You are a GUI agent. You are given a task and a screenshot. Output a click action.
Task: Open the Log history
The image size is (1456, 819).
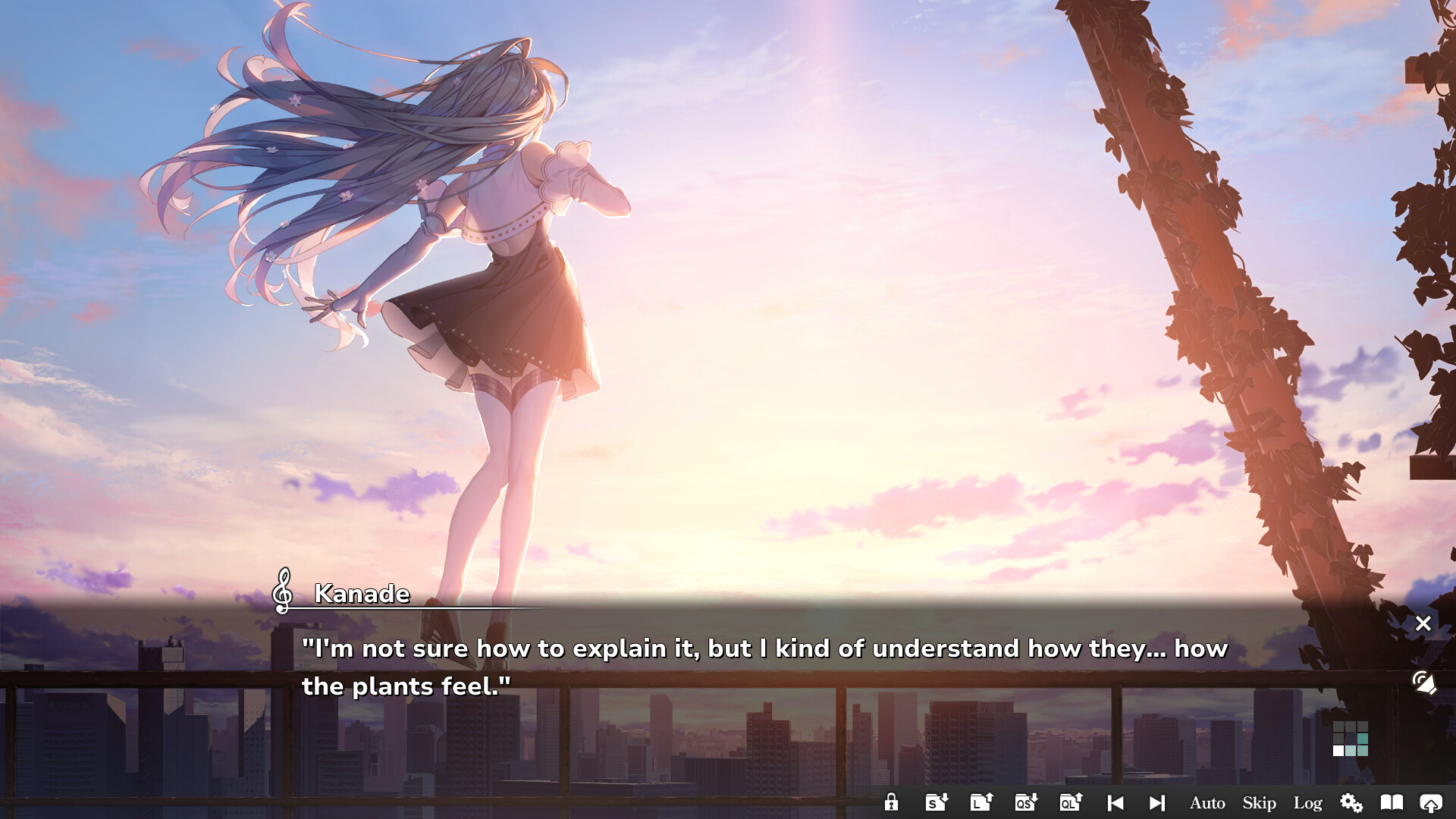click(x=1308, y=802)
